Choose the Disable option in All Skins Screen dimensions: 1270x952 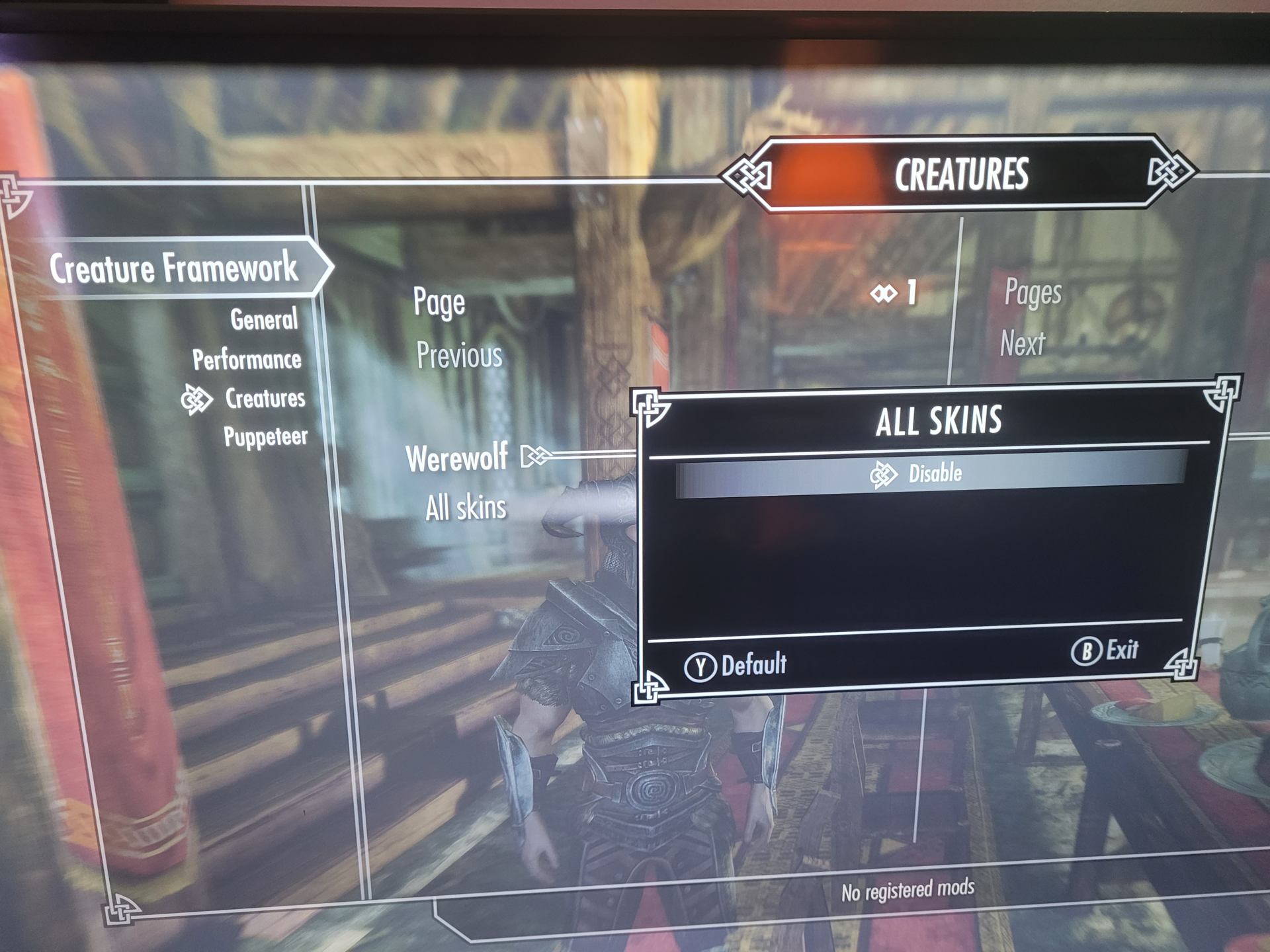pos(933,473)
